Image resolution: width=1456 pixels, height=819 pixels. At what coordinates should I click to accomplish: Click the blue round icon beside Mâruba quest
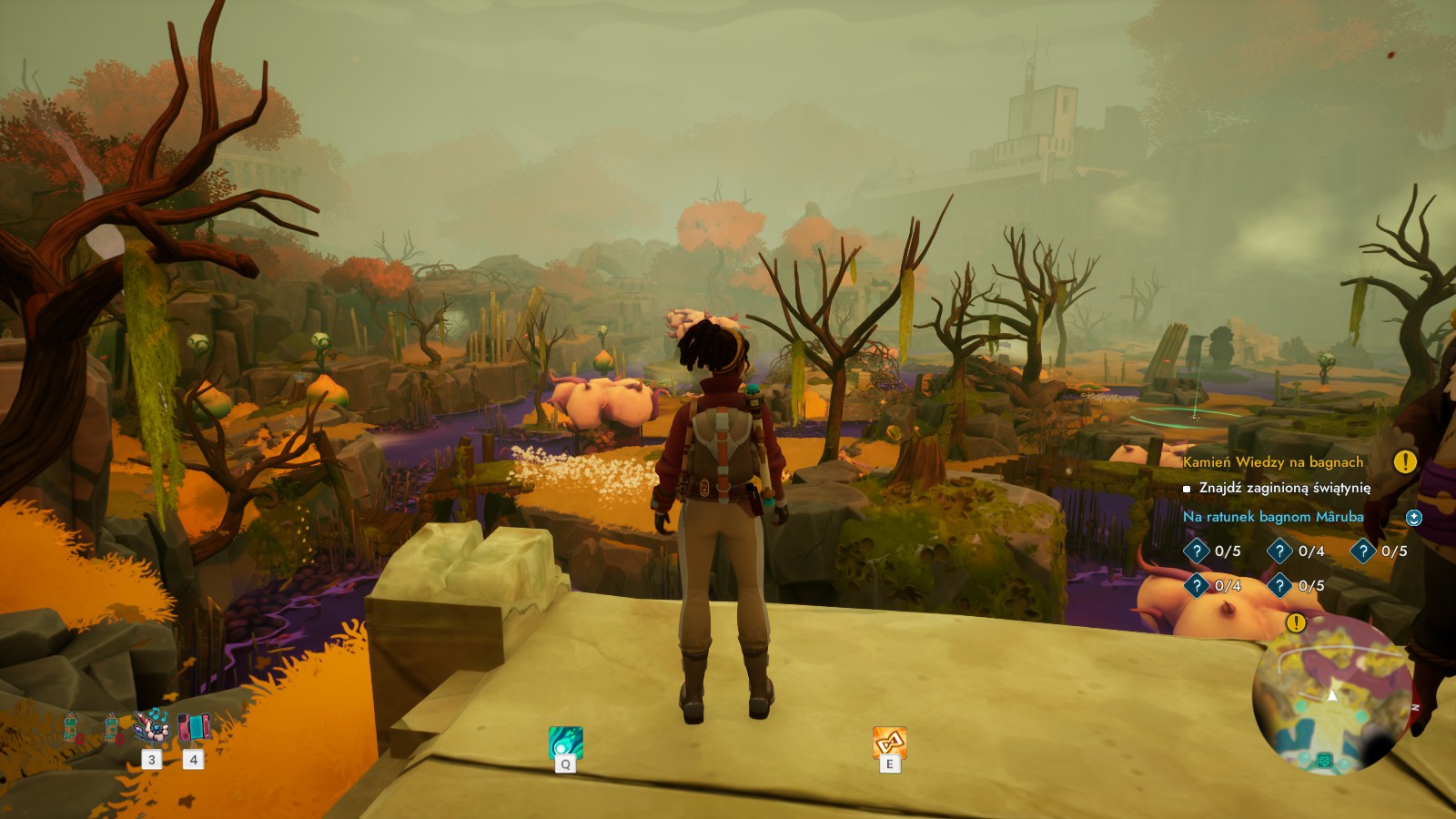tap(1414, 518)
